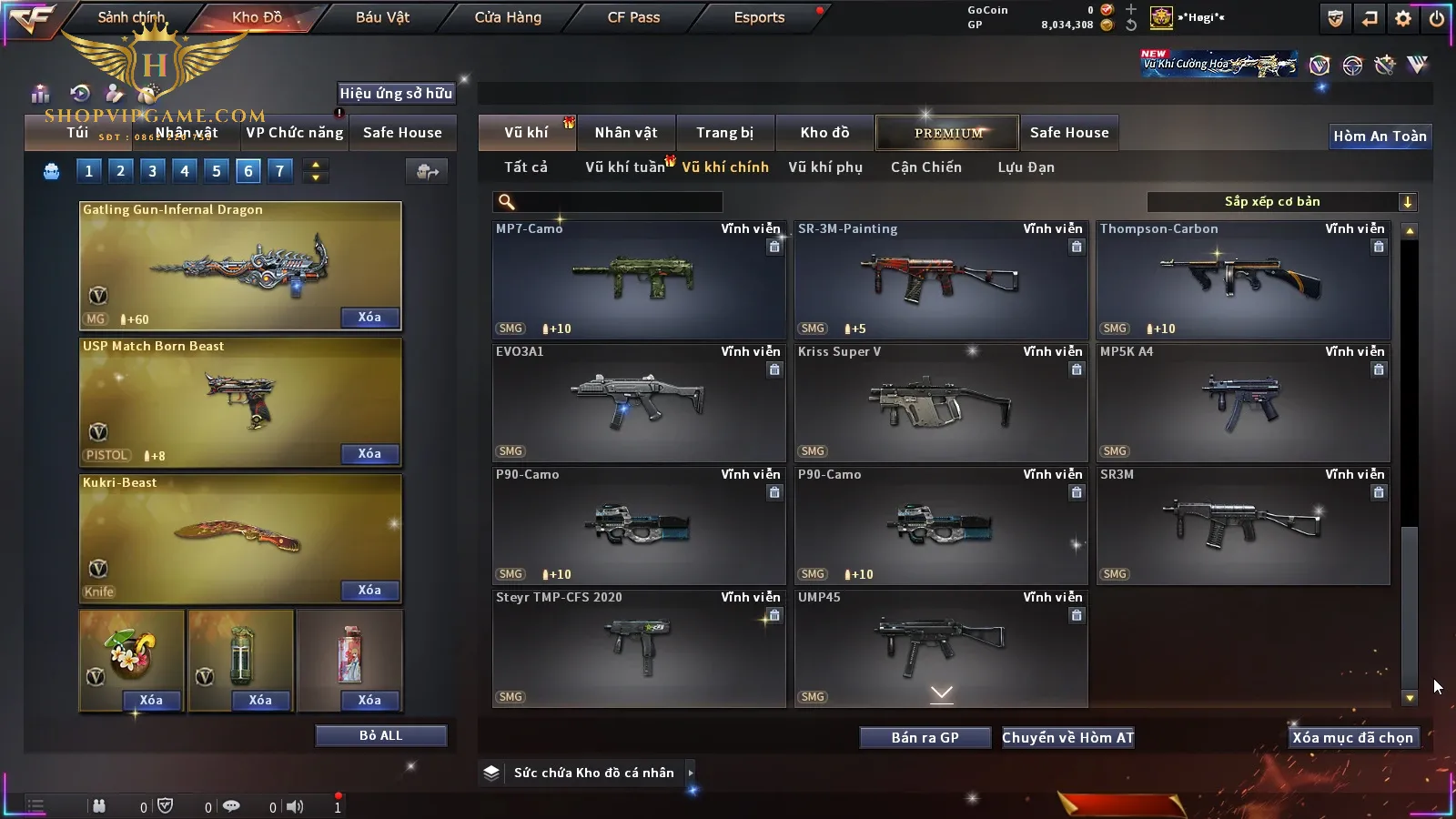This screenshot has width=1456, height=819.
Task: Open the PREMIUM tab
Action: [947, 133]
